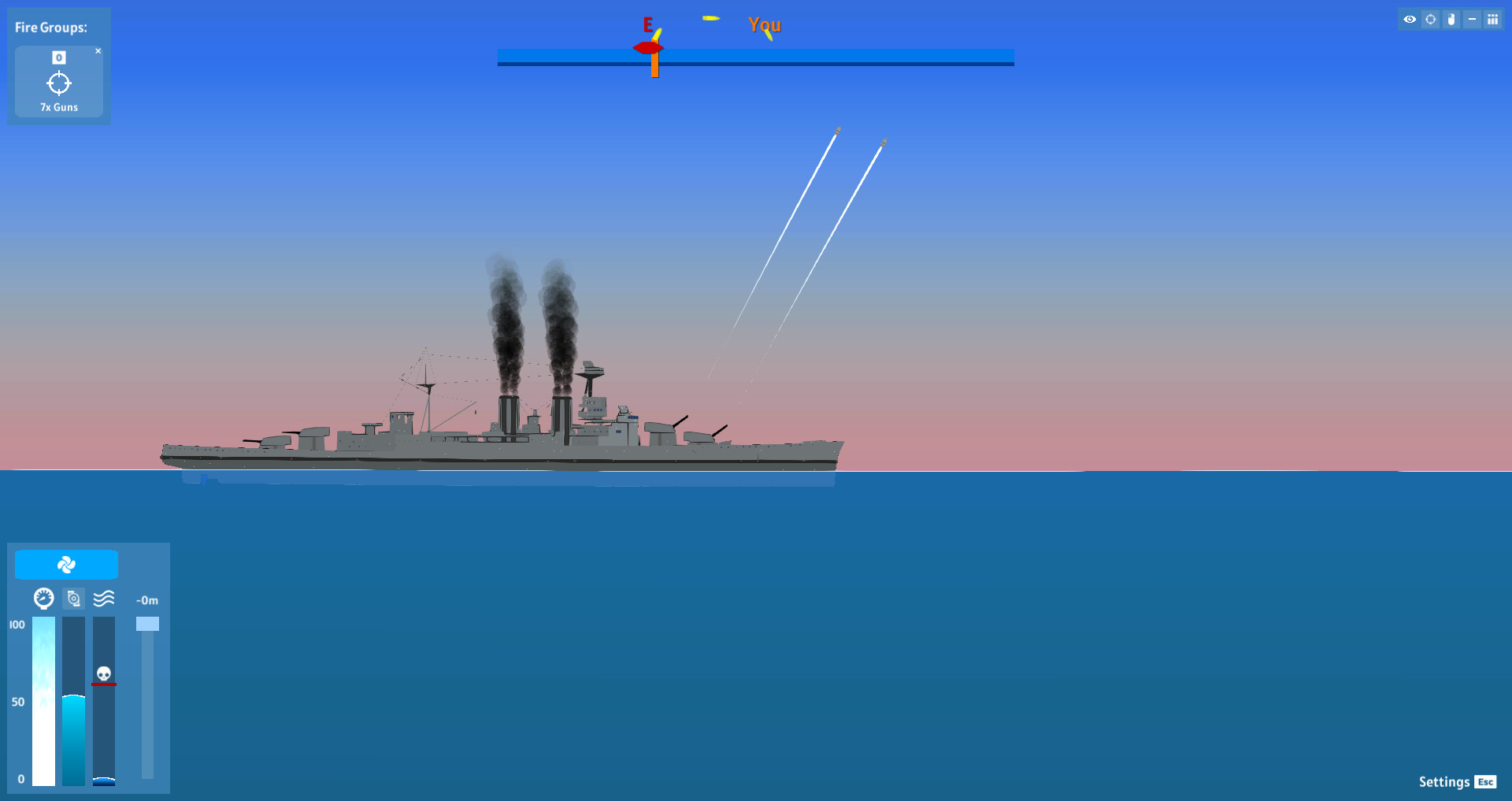The image size is (1512, 801).
Task: Expand the bottom-left ship controls panel
Action: tap(88, 669)
